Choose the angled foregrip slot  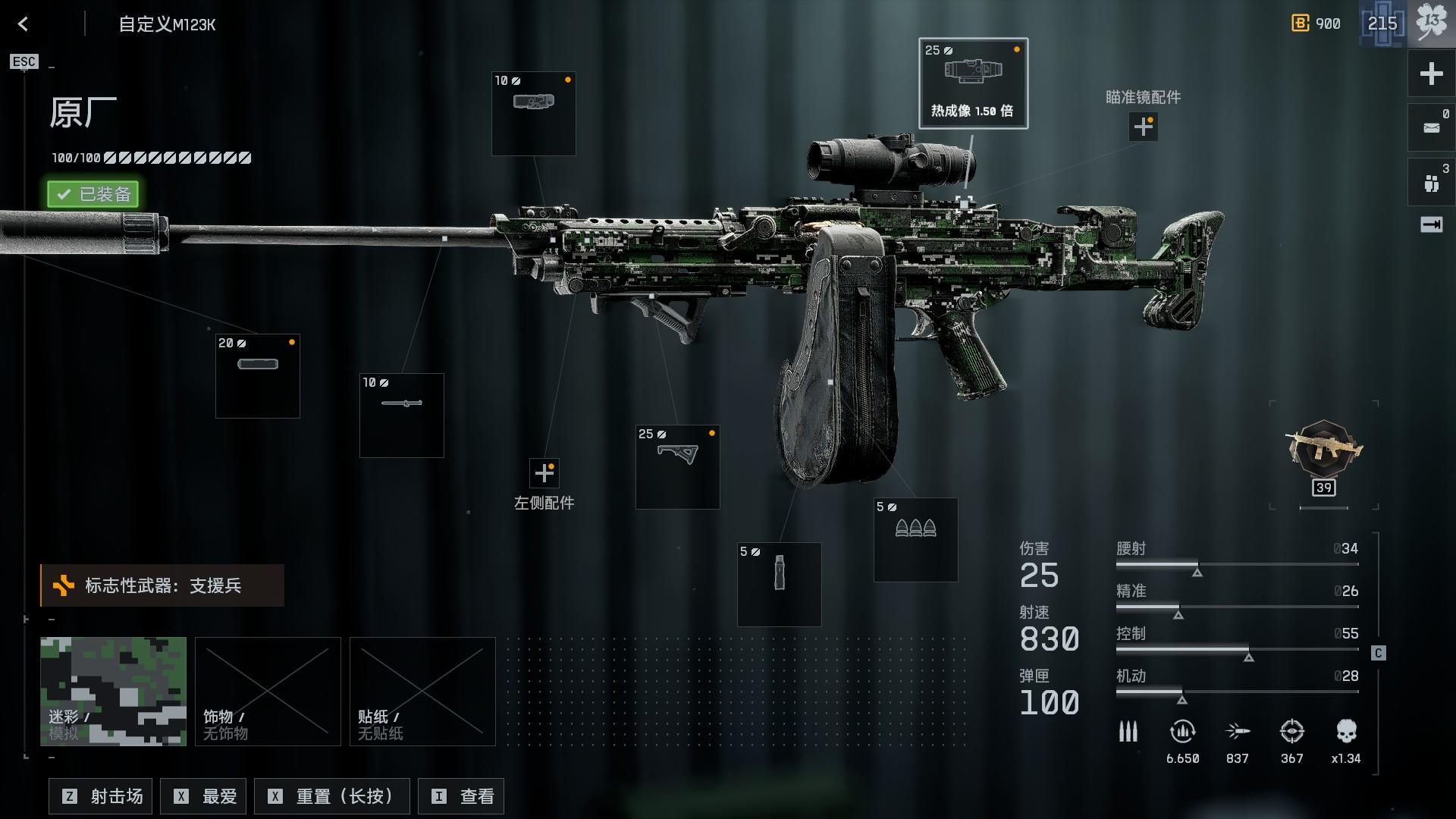point(677,467)
